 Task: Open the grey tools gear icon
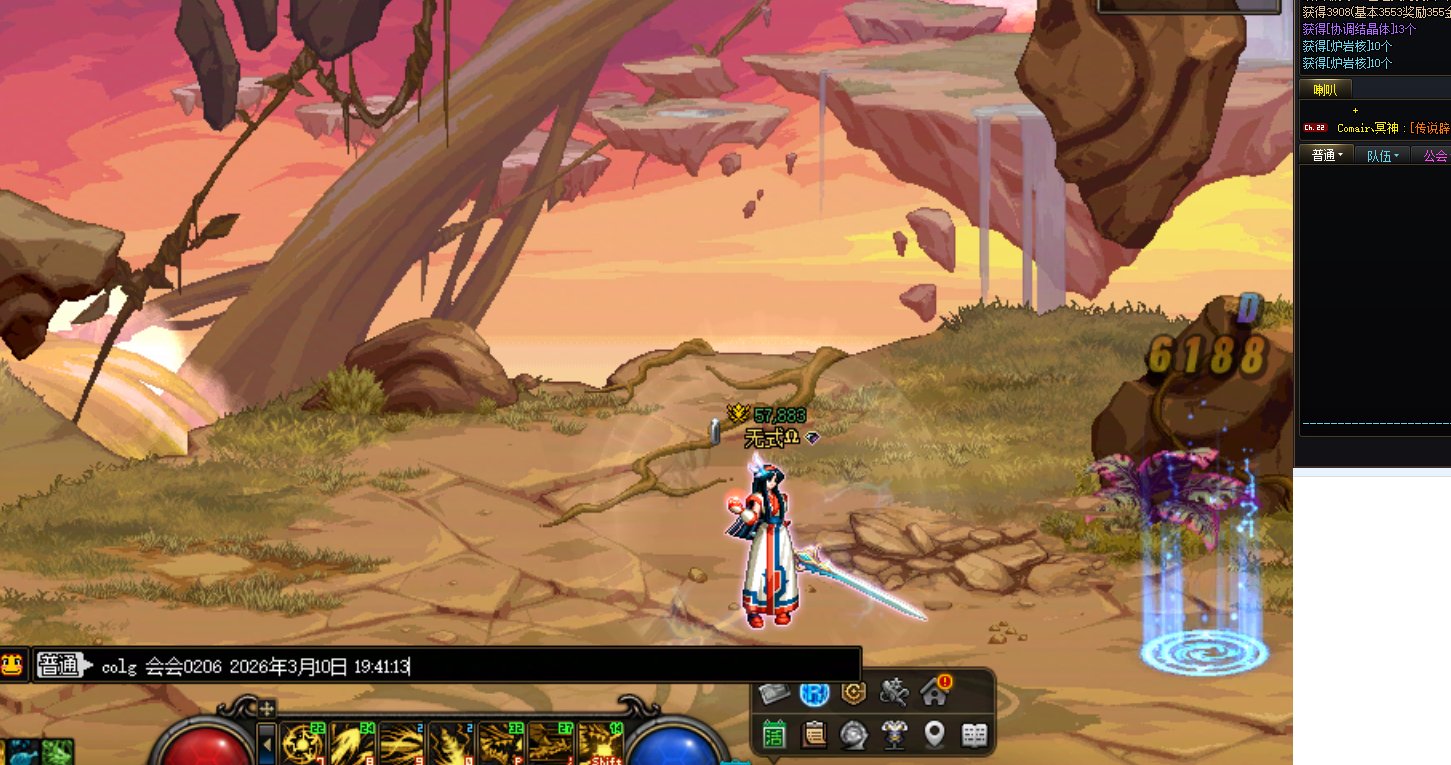894,691
